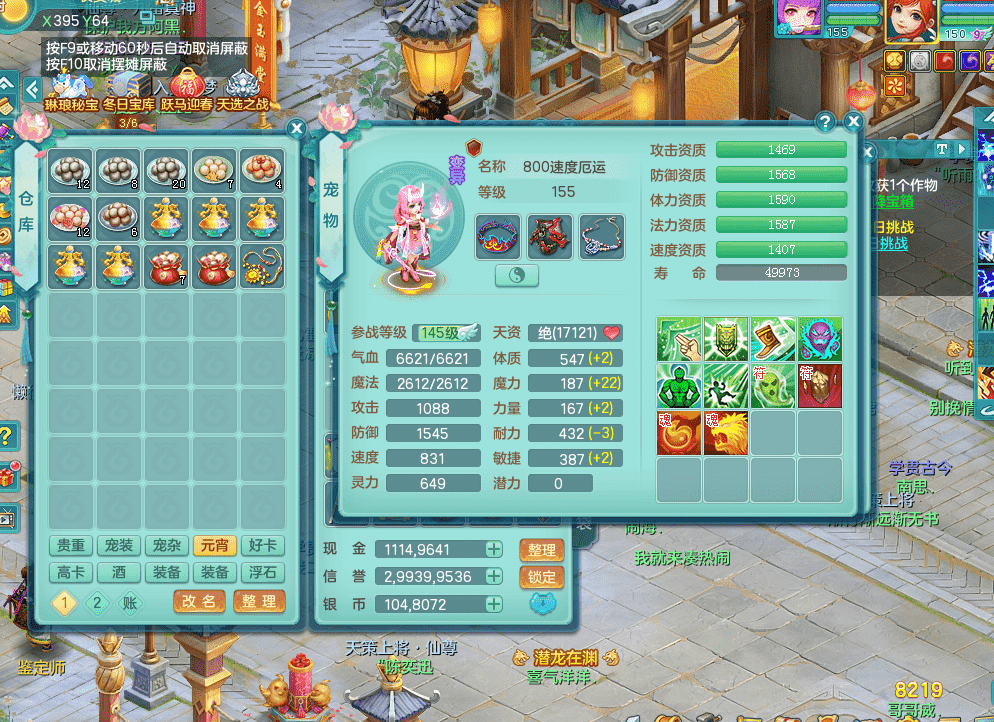Select the pet's green boot skill icon

pos(773,339)
